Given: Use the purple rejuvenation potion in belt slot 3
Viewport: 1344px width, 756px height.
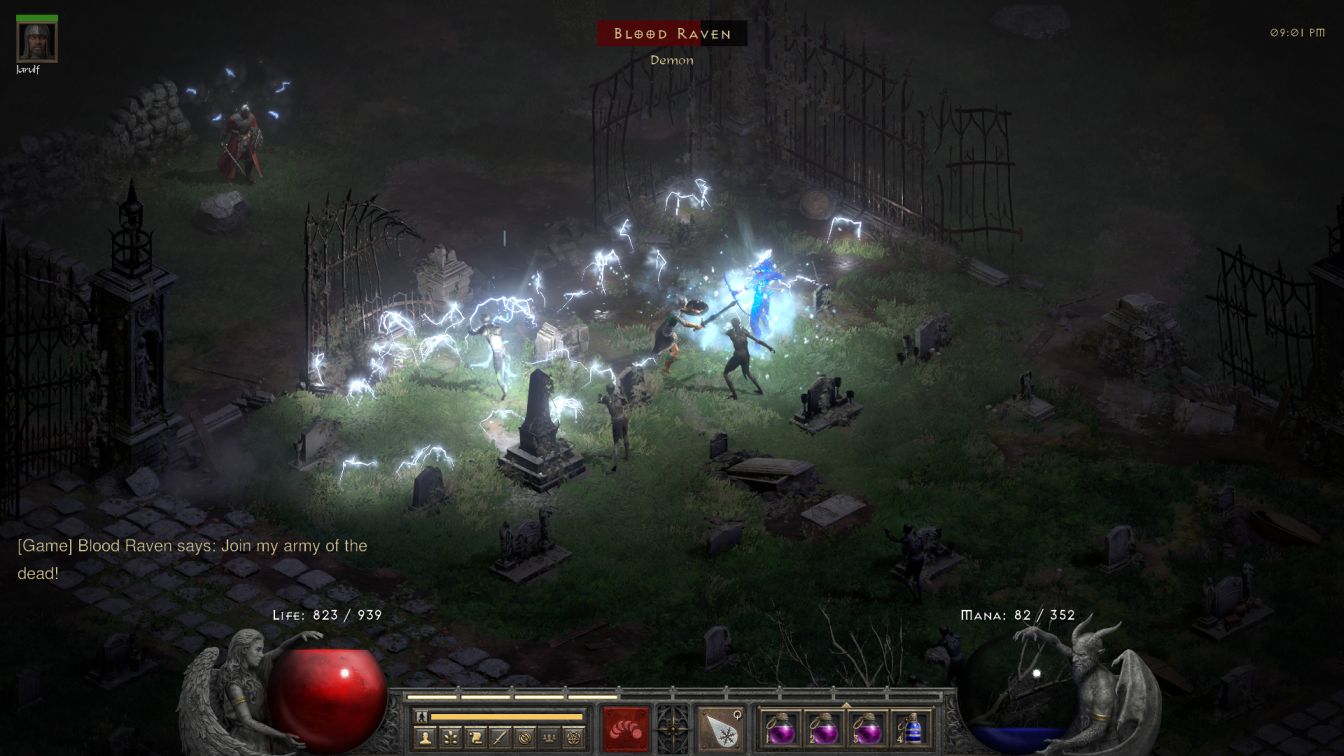Looking at the screenshot, I should pos(866,728).
